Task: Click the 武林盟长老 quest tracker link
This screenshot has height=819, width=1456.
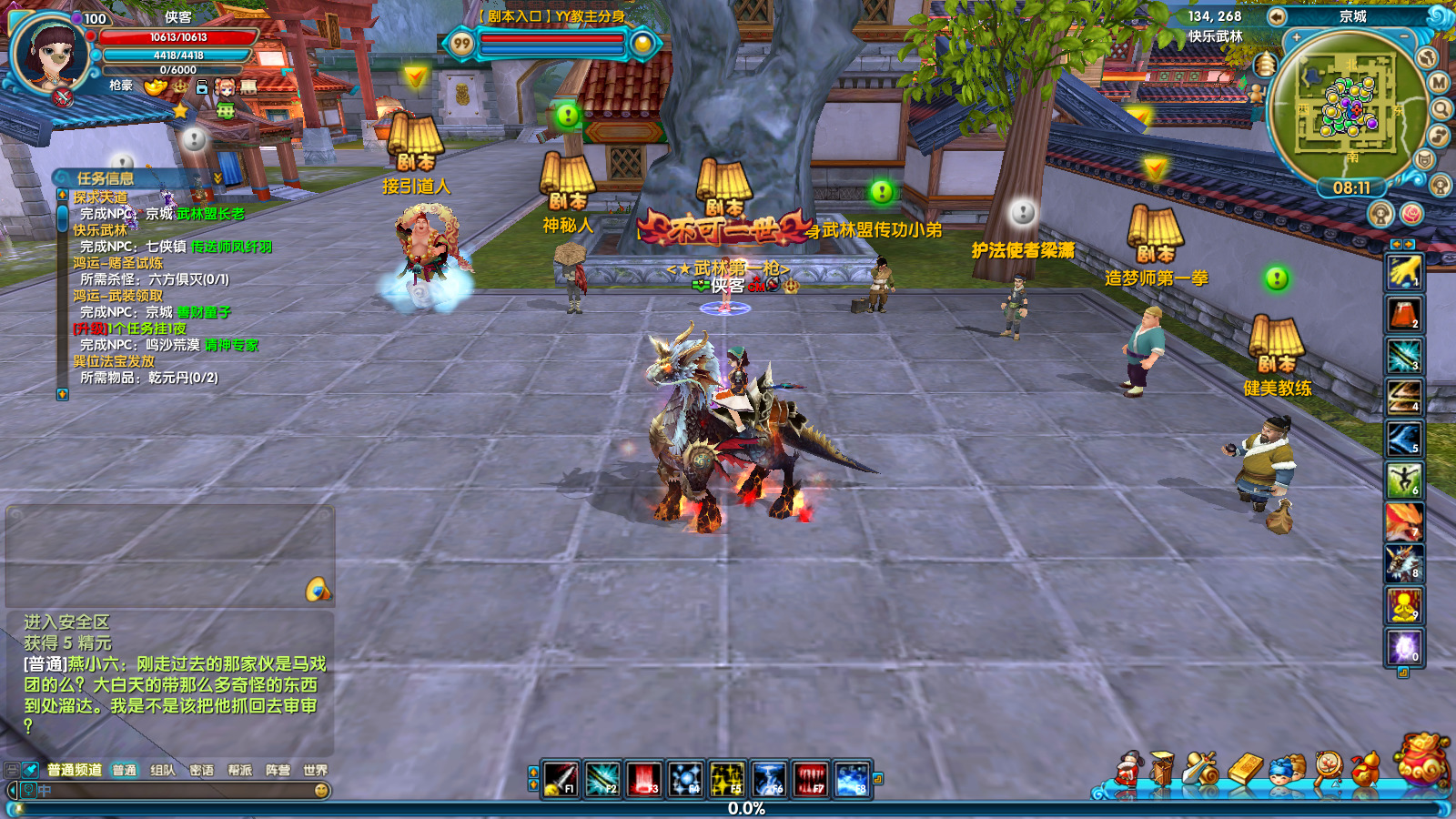Action: (210, 214)
